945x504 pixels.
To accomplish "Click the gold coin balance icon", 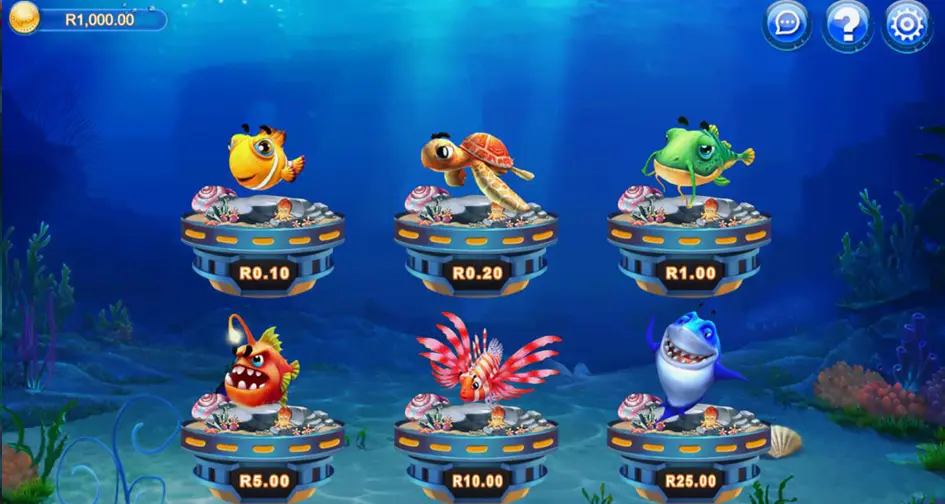I will [x=23, y=18].
